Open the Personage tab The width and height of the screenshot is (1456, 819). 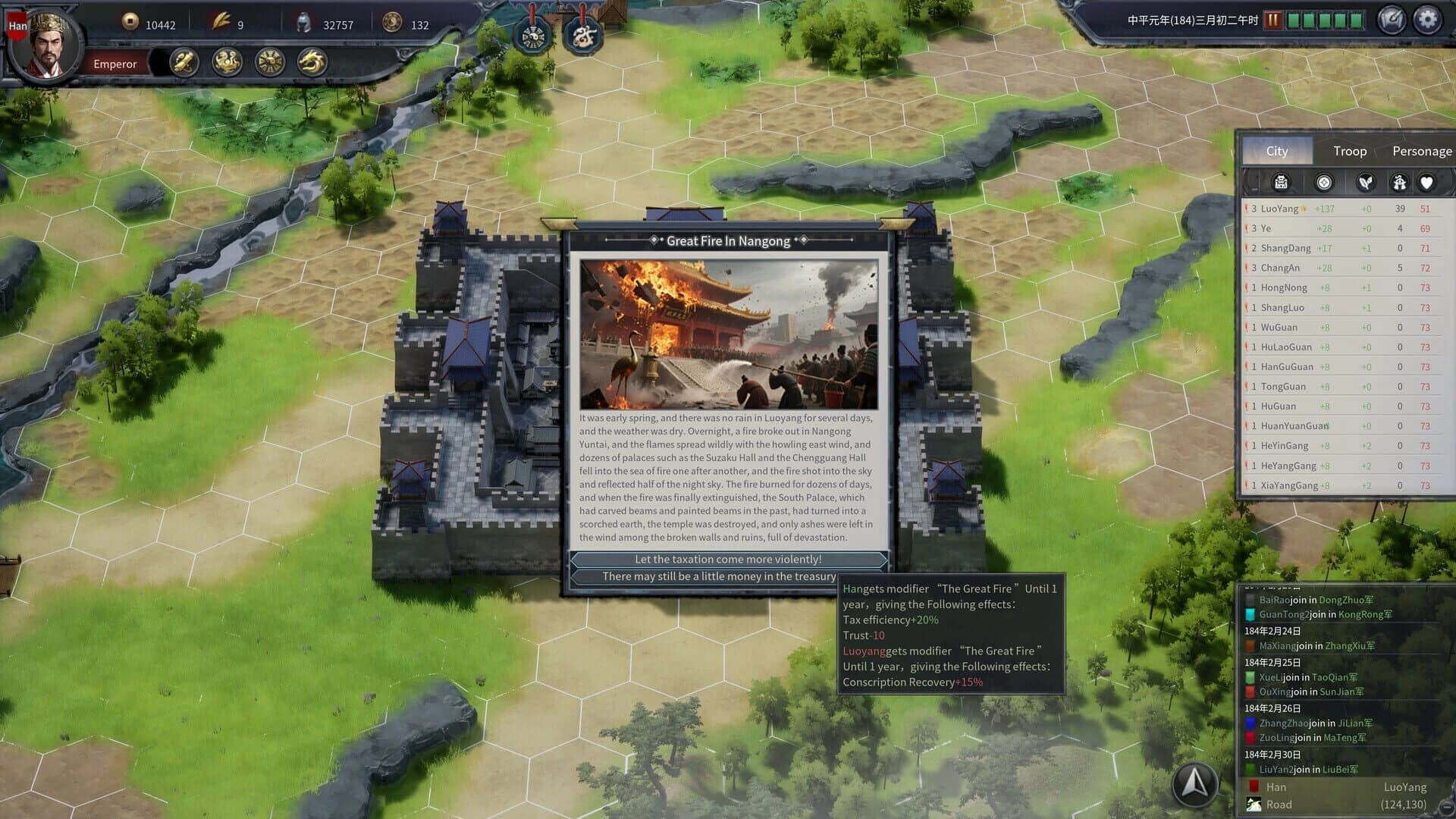1421,151
